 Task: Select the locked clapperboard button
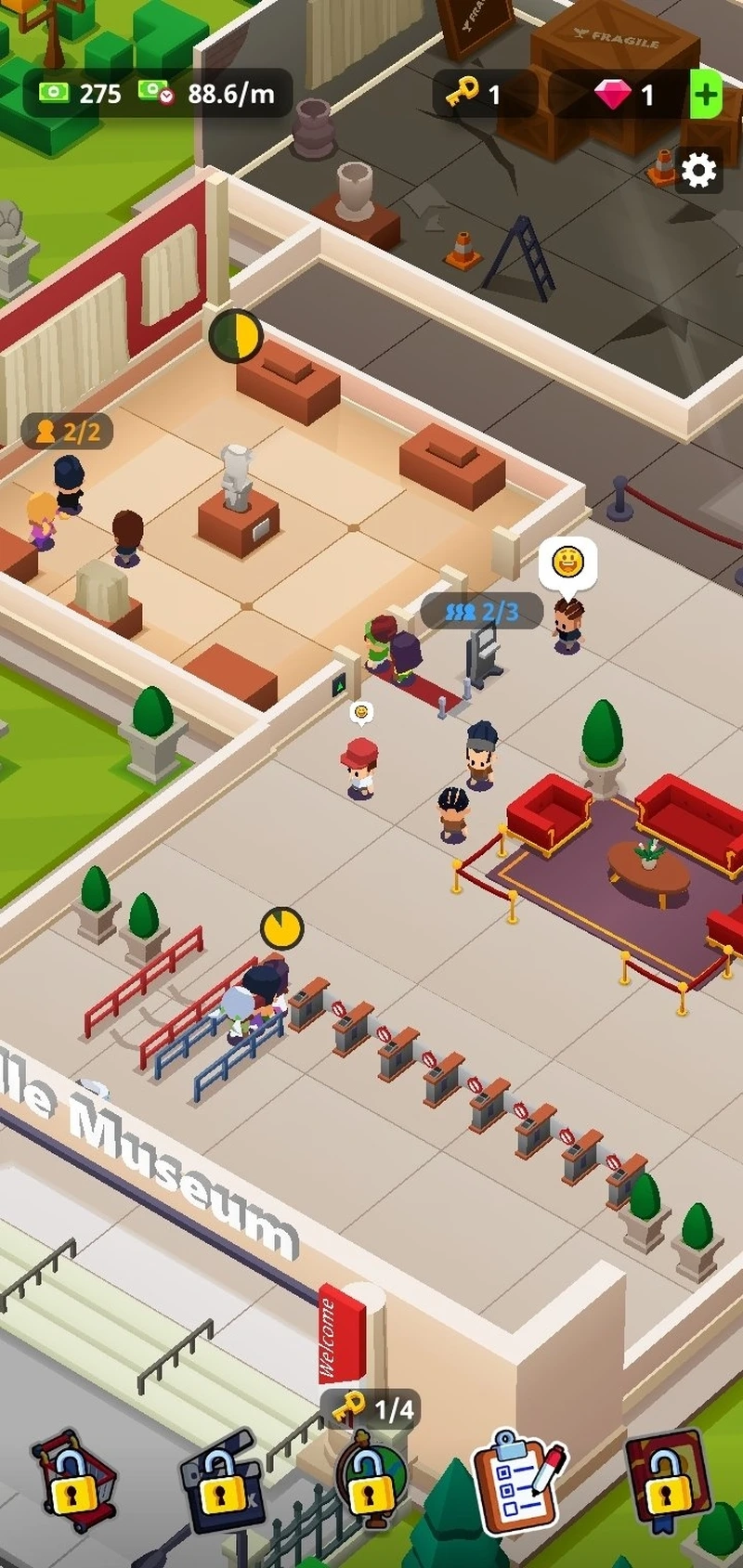coord(220,1484)
